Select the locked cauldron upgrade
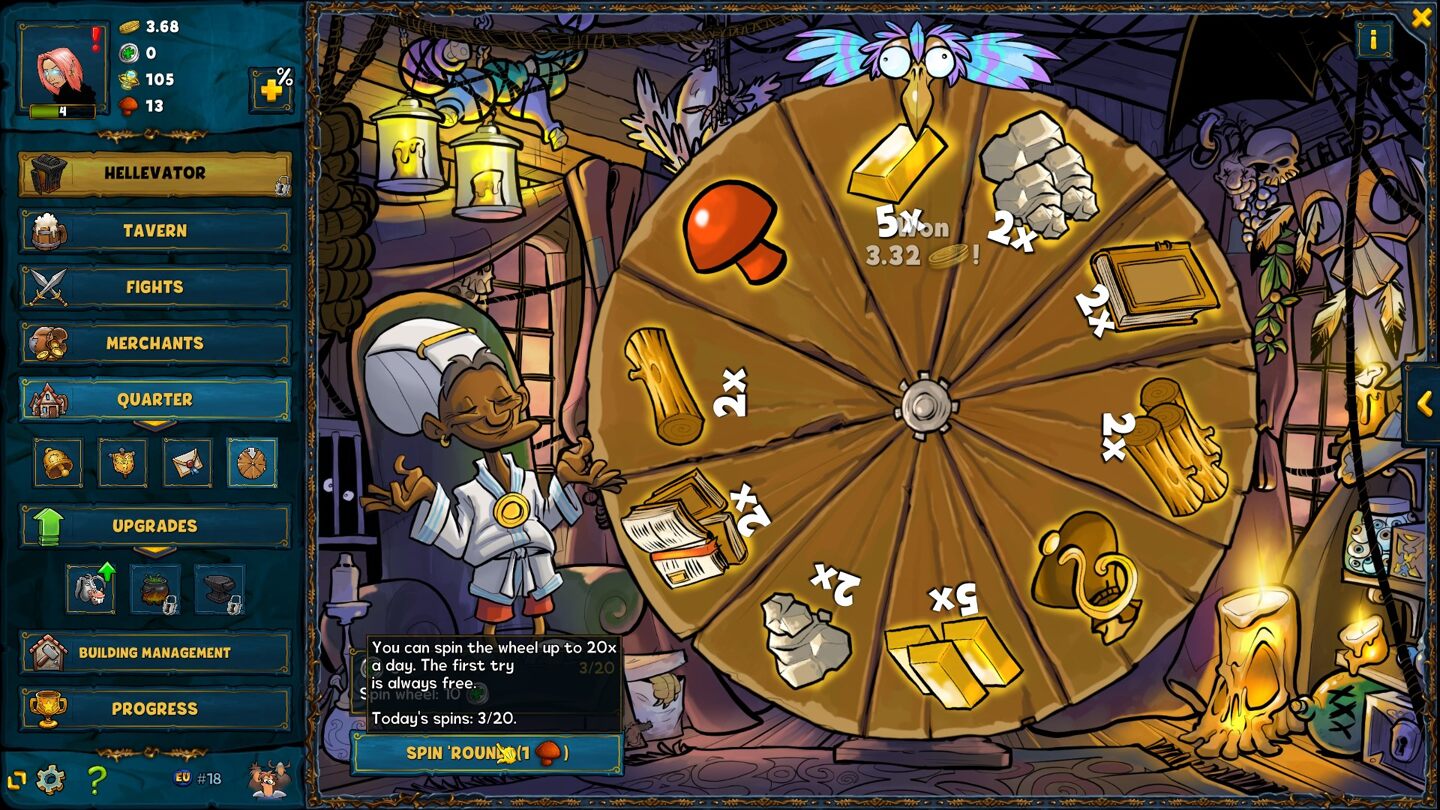The image size is (1440, 810). point(156,589)
